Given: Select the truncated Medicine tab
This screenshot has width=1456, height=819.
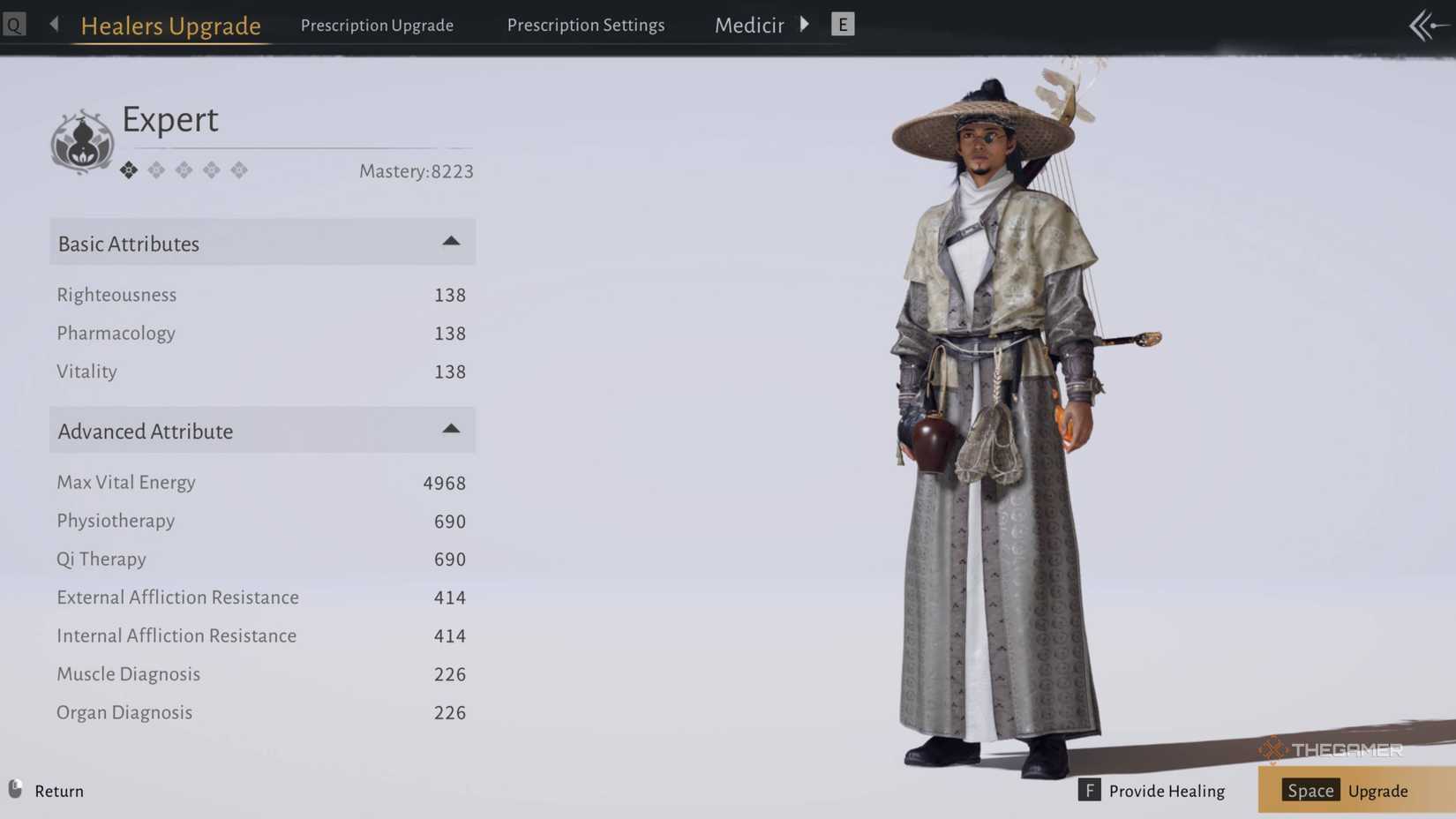Looking at the screenshot, I should (x=749, y=25).
